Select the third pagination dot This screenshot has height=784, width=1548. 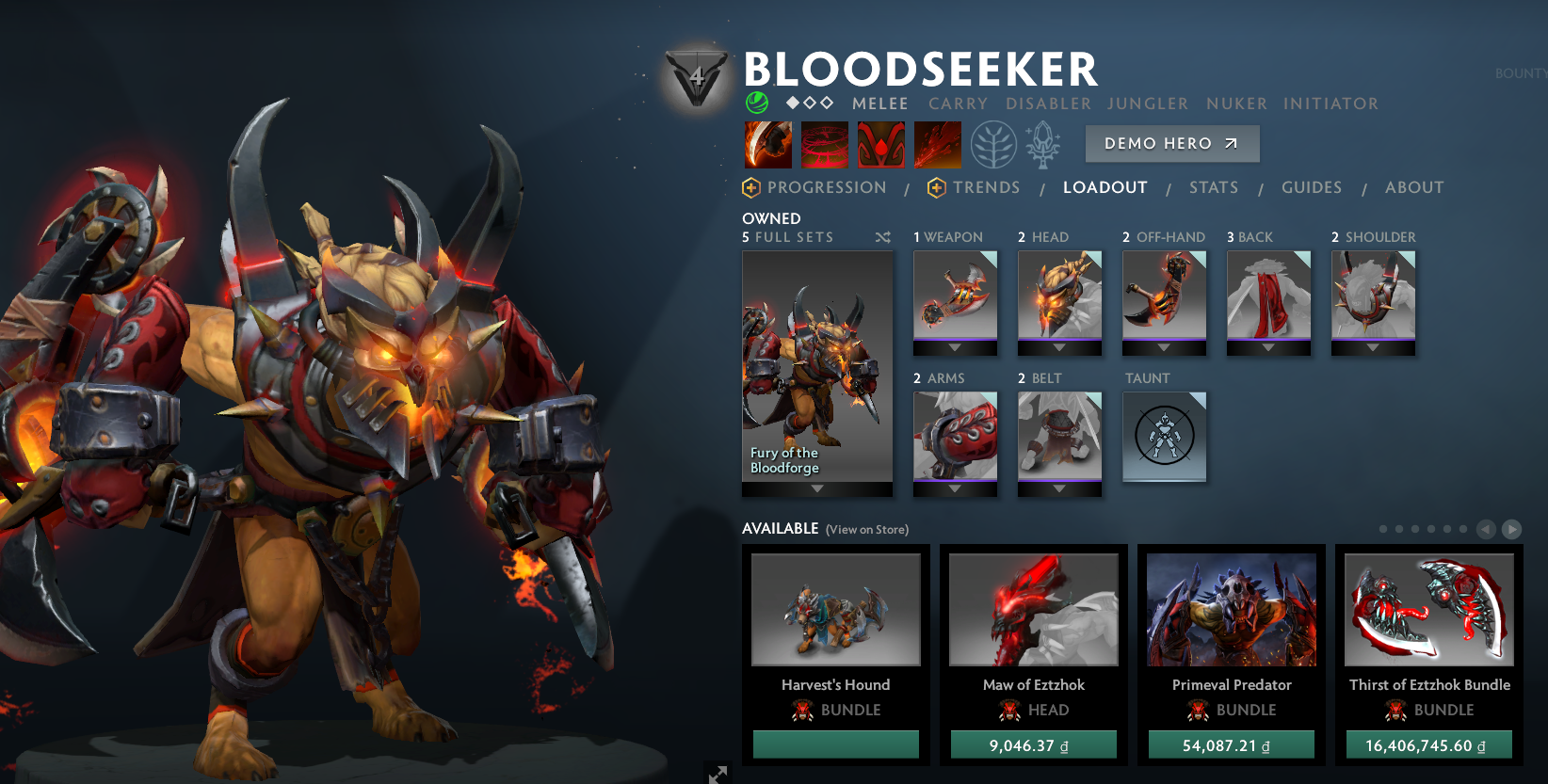(1415, 529)
